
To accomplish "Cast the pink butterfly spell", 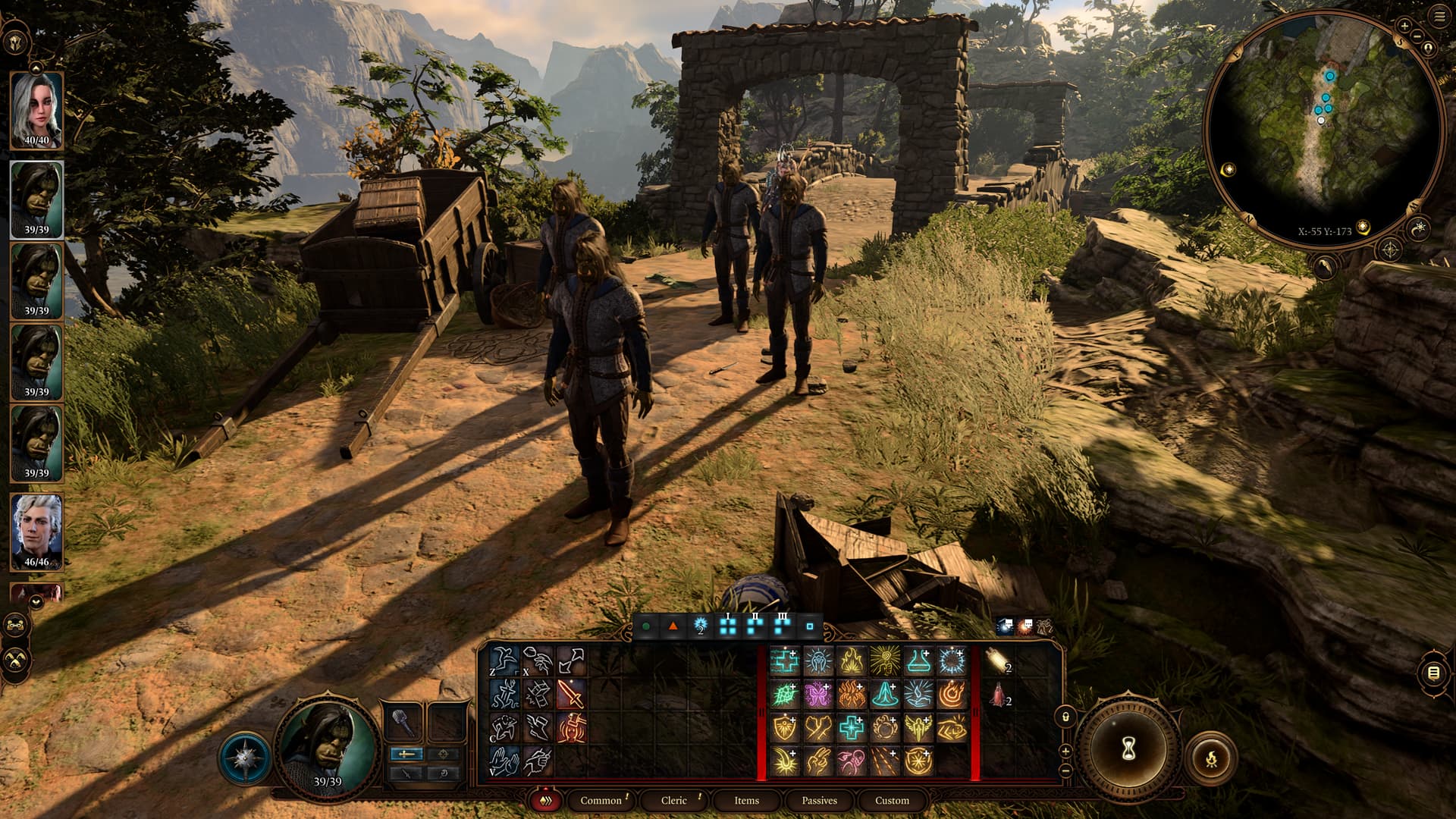I will tap(818, 694).
